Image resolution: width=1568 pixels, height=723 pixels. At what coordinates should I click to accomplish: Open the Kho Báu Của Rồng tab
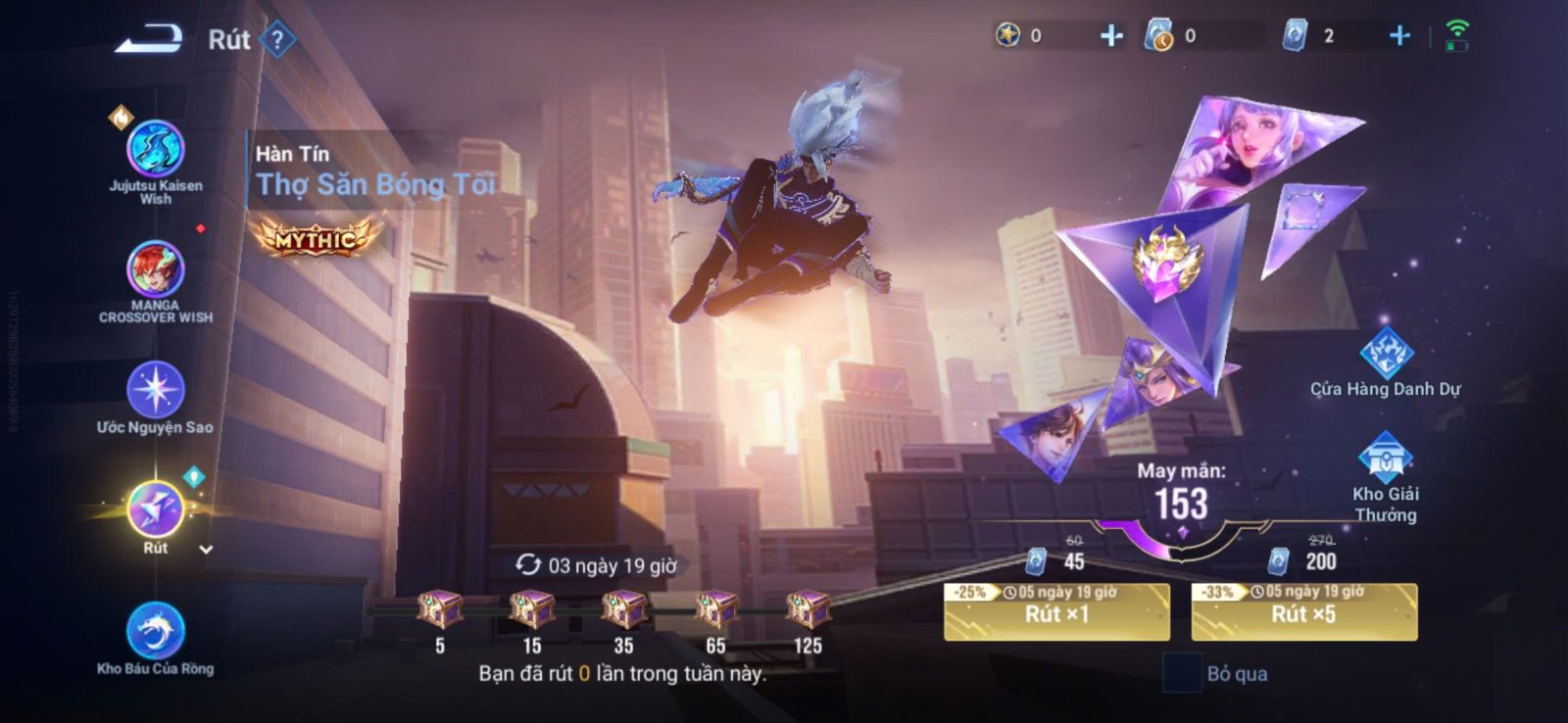tap(155, 632)
